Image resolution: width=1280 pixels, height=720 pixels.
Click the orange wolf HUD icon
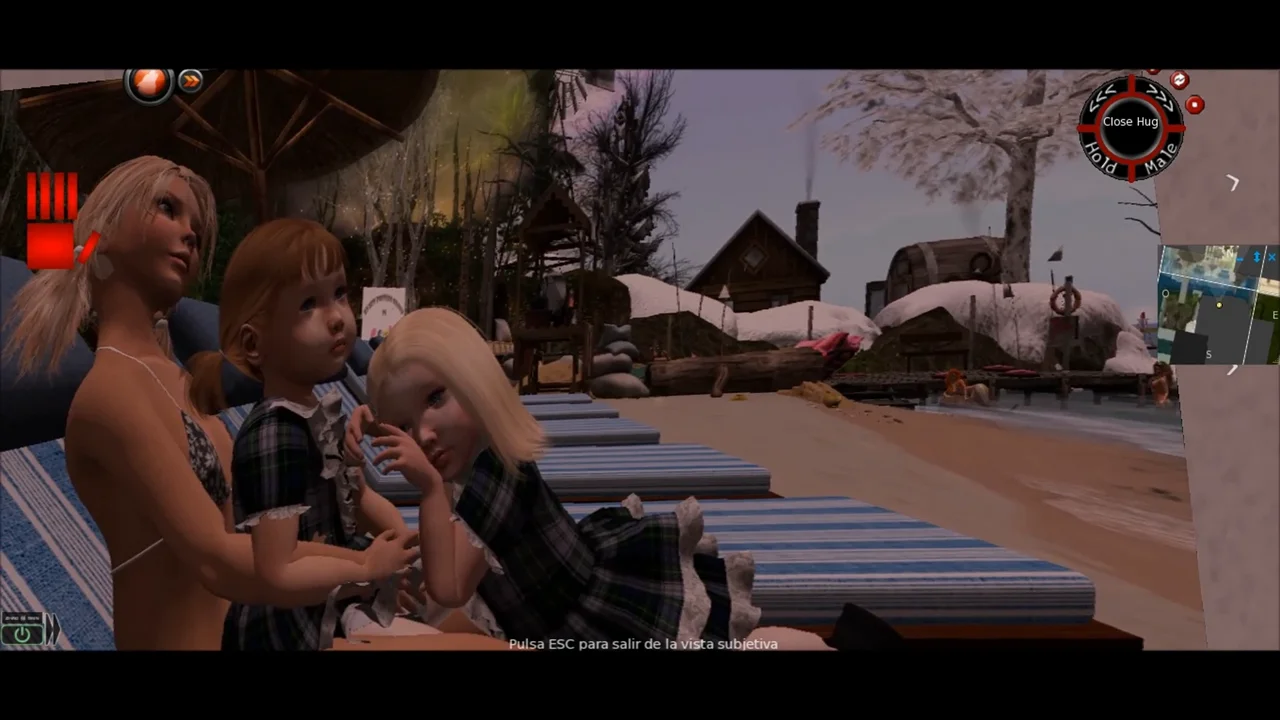149,83
